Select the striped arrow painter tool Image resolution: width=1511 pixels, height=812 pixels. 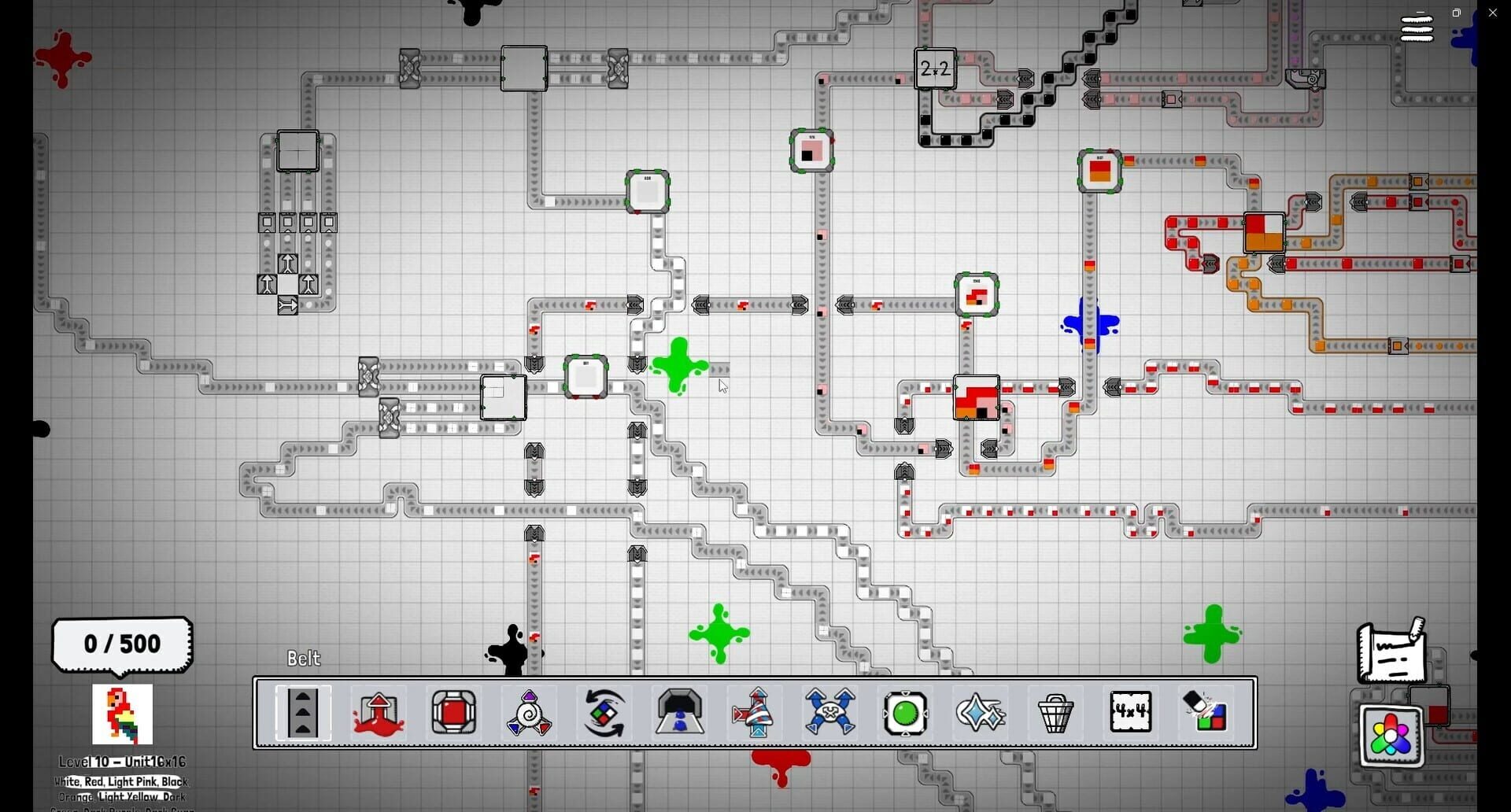752,712
